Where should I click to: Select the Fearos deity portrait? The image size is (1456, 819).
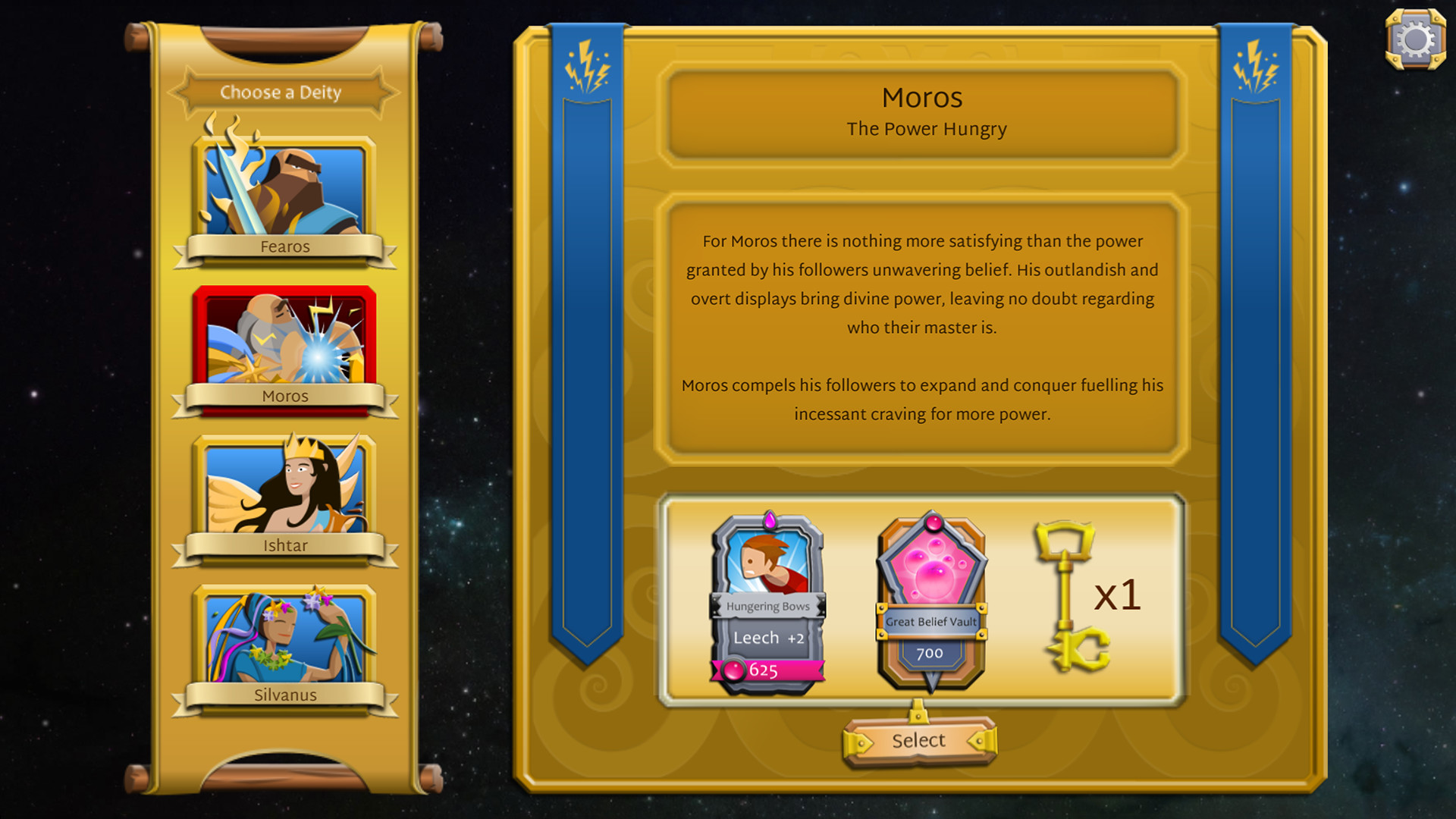point(284,188)
